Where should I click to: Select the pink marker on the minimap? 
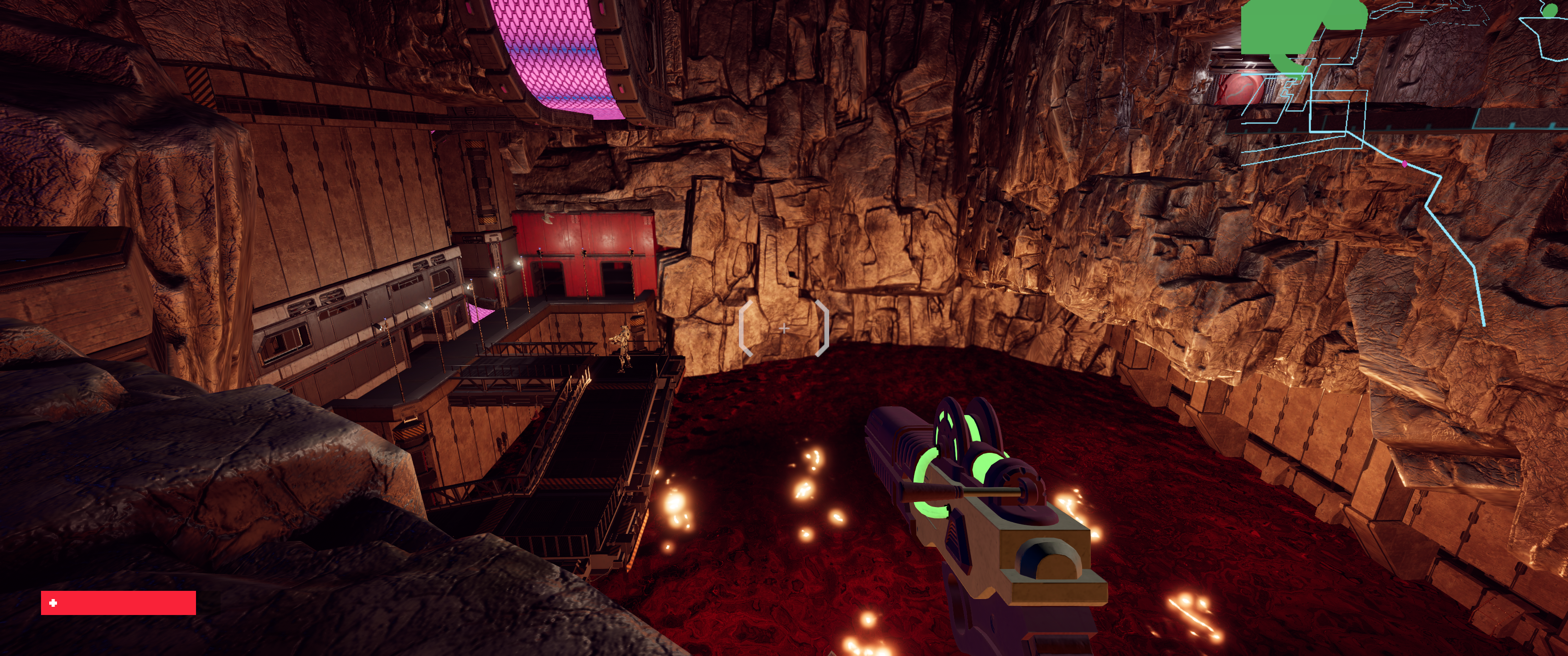point(1405,164)
